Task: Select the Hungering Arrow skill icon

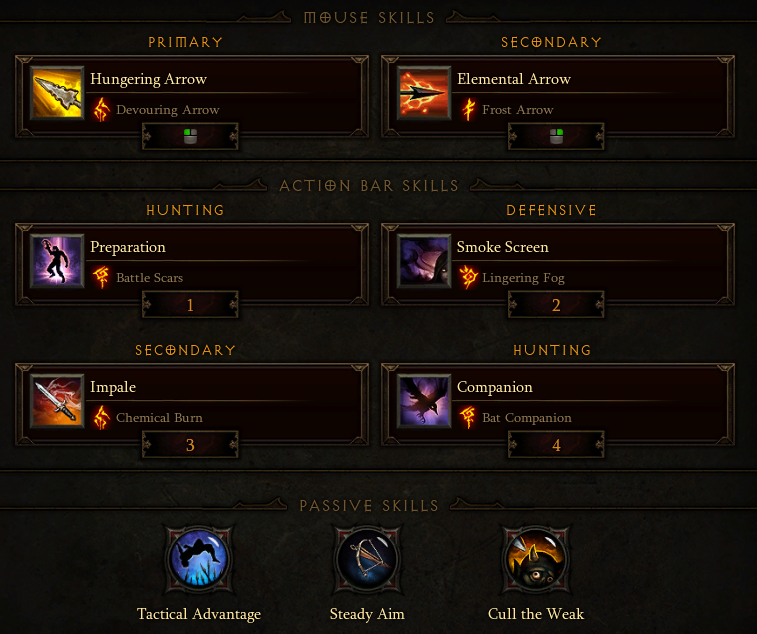Action: pos(57,93)
